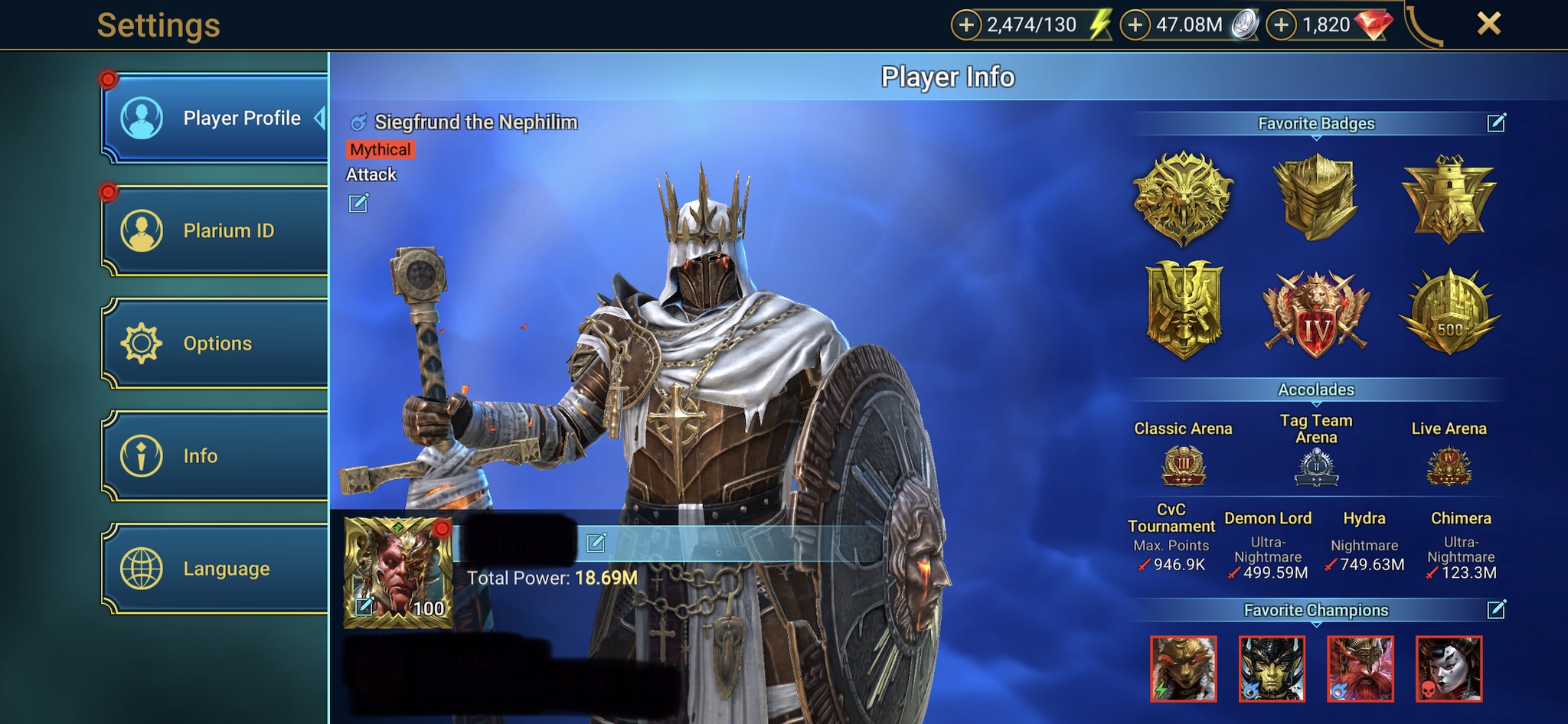Close the Settings screen

pos(1488,24)
